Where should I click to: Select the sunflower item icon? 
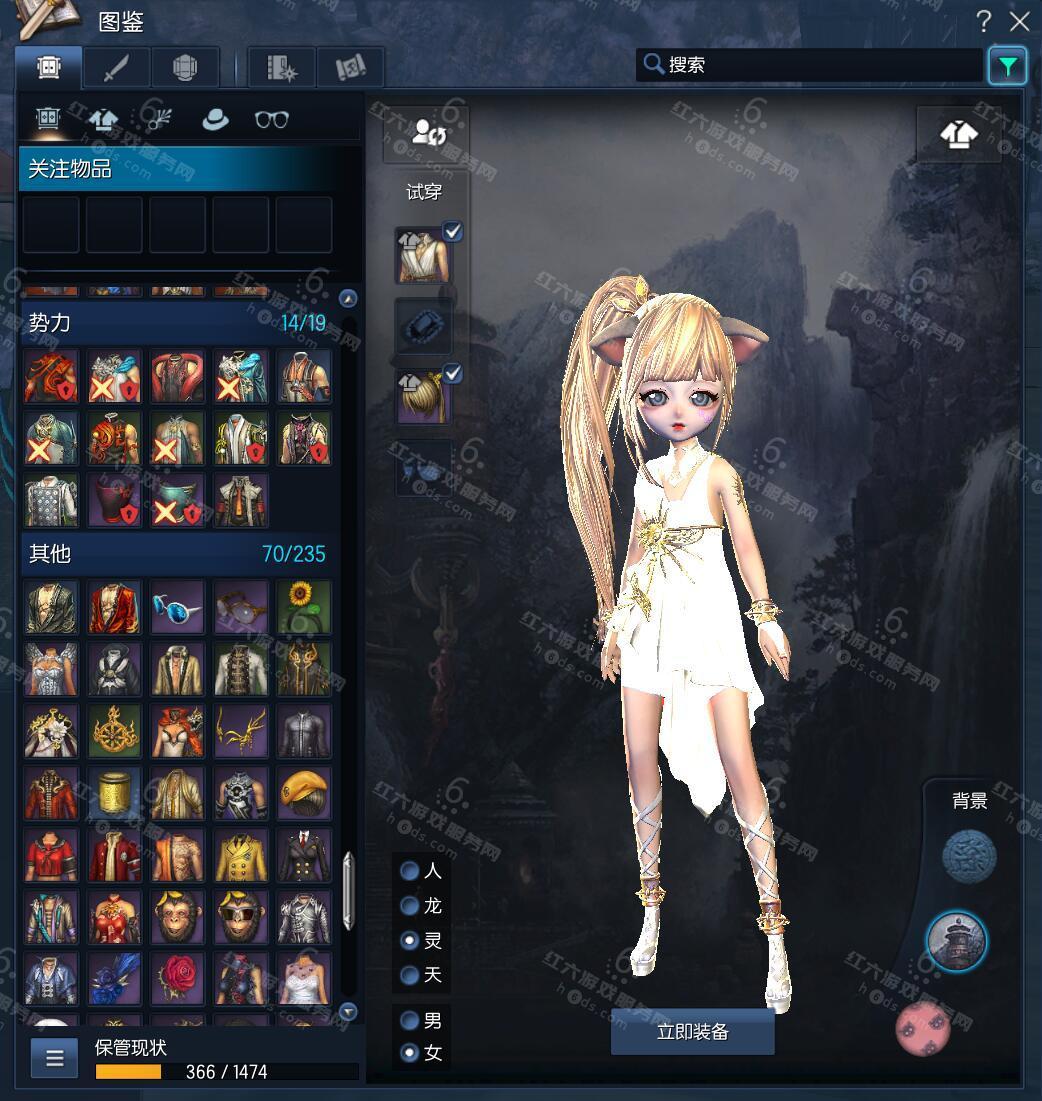(304, 607)
